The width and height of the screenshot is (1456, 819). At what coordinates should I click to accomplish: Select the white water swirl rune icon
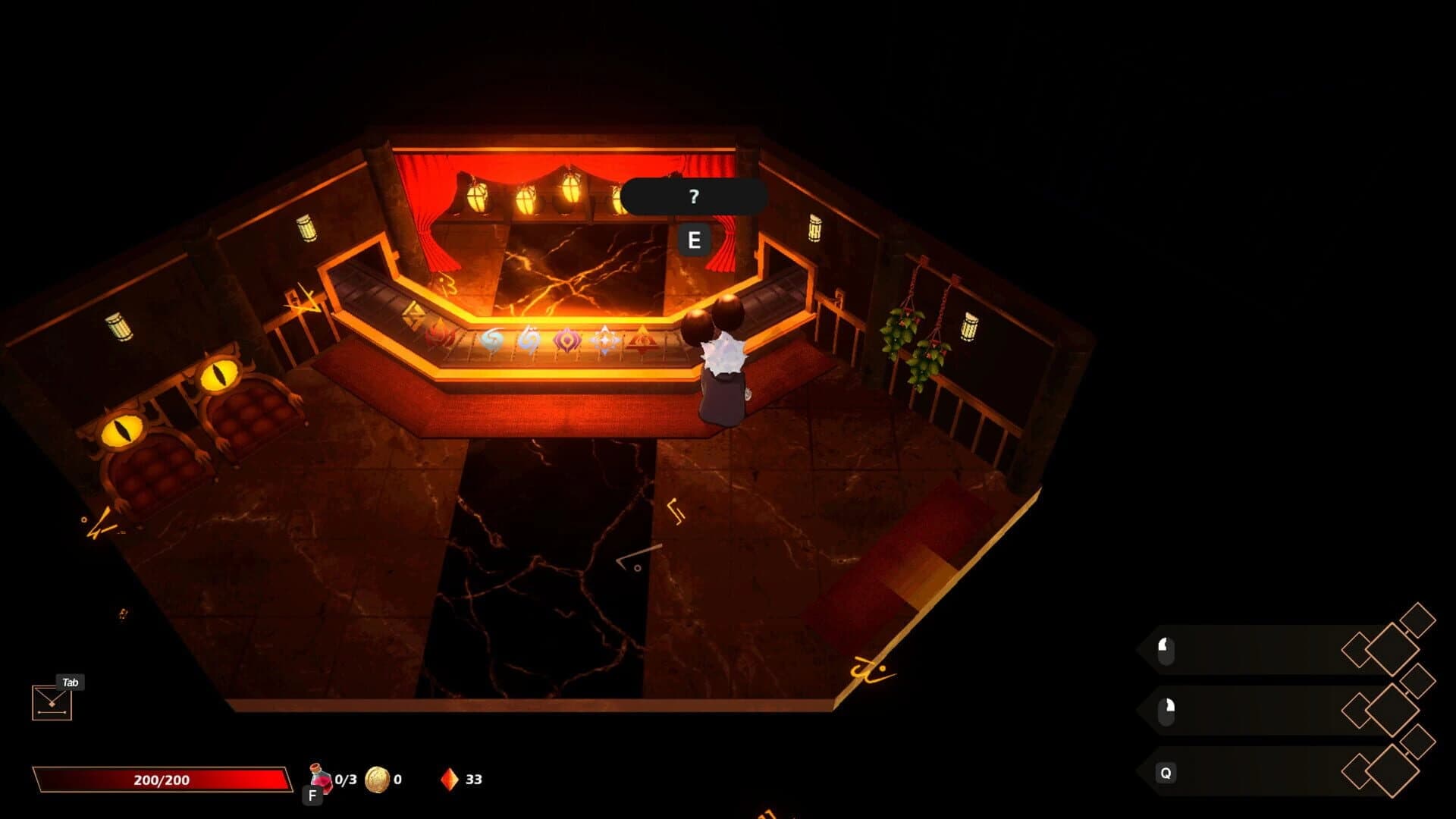[529, 339]
